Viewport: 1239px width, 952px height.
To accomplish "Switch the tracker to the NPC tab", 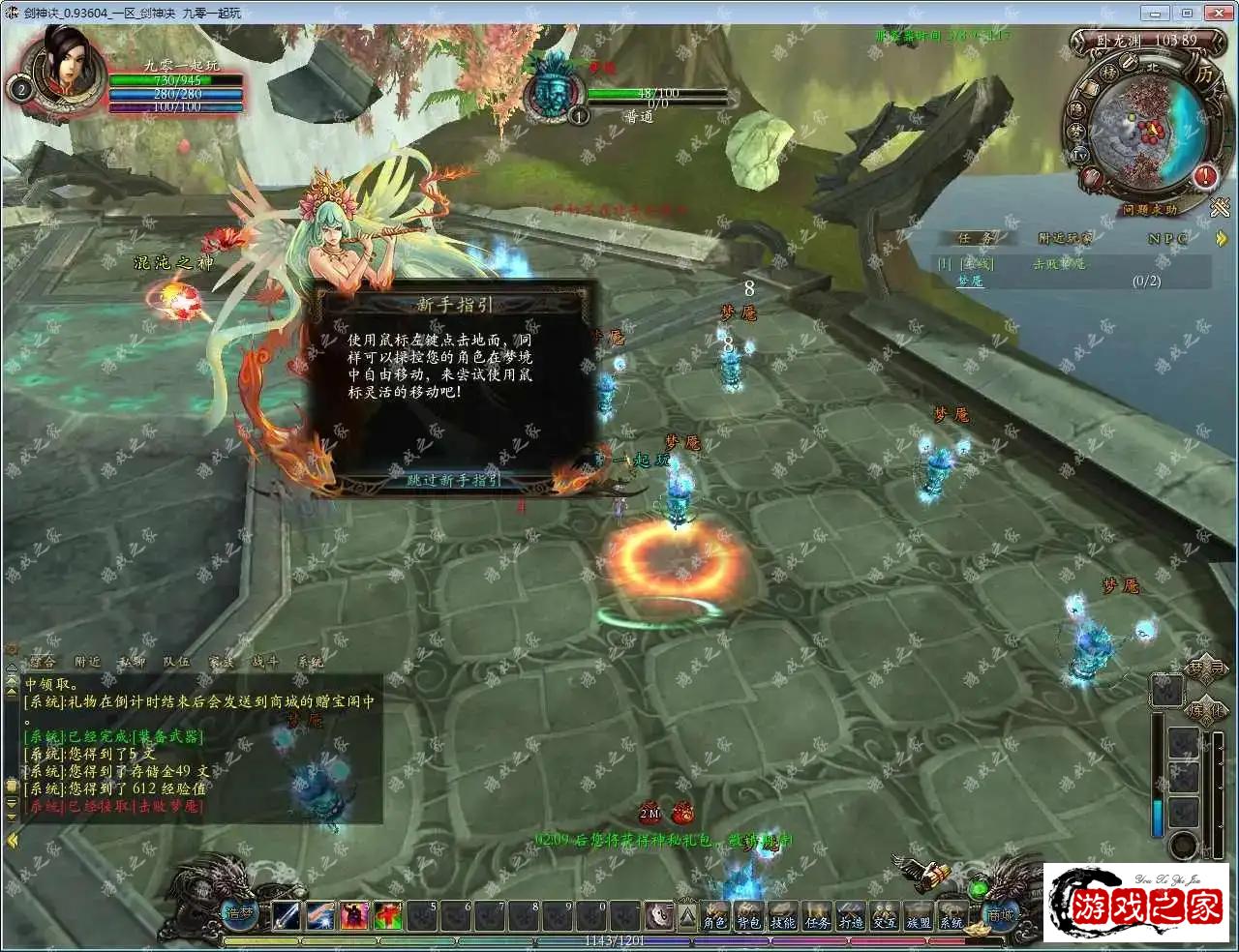I will point(1167,238).
